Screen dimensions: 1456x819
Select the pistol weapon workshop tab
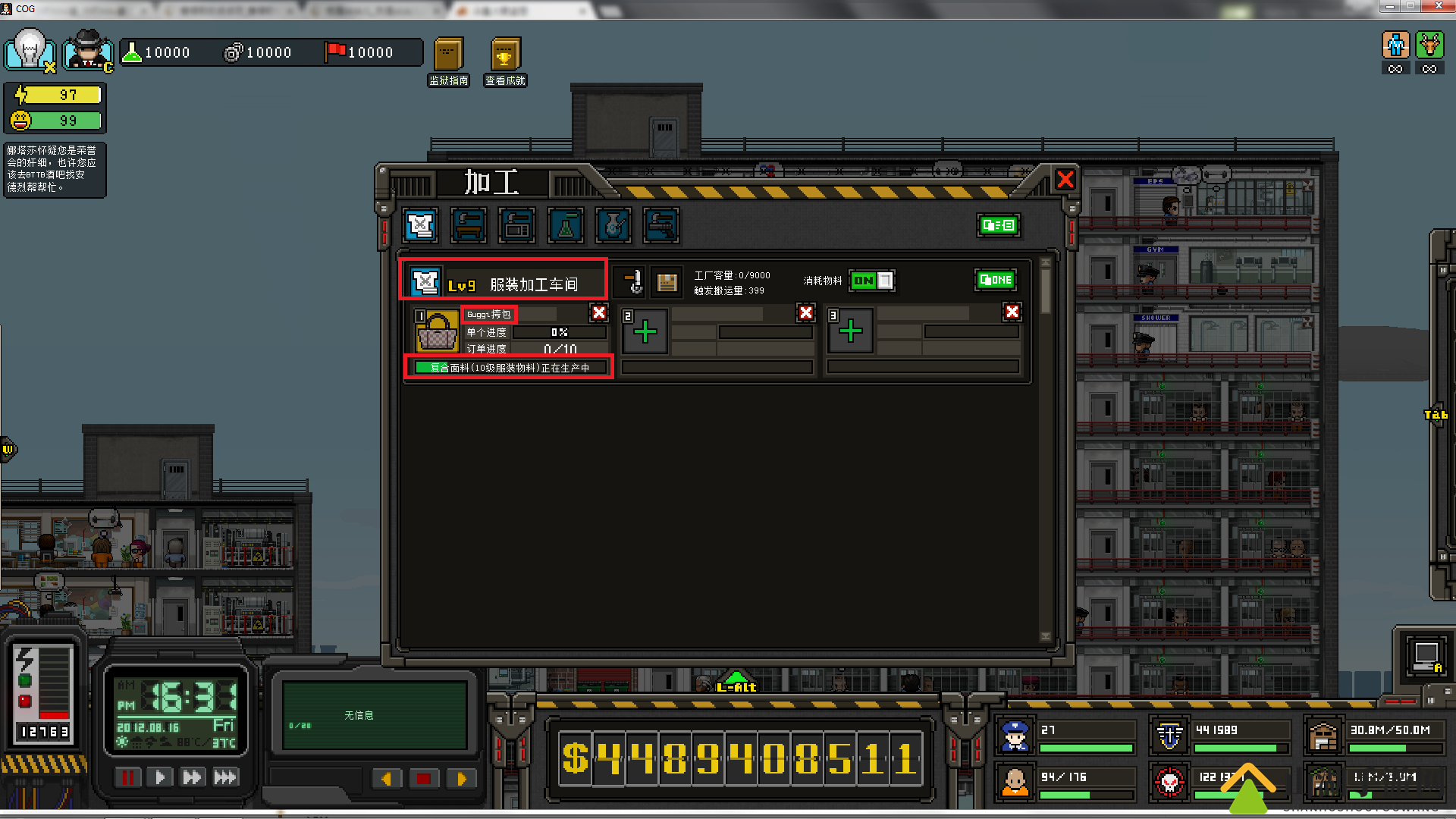(x=661, y=225)
